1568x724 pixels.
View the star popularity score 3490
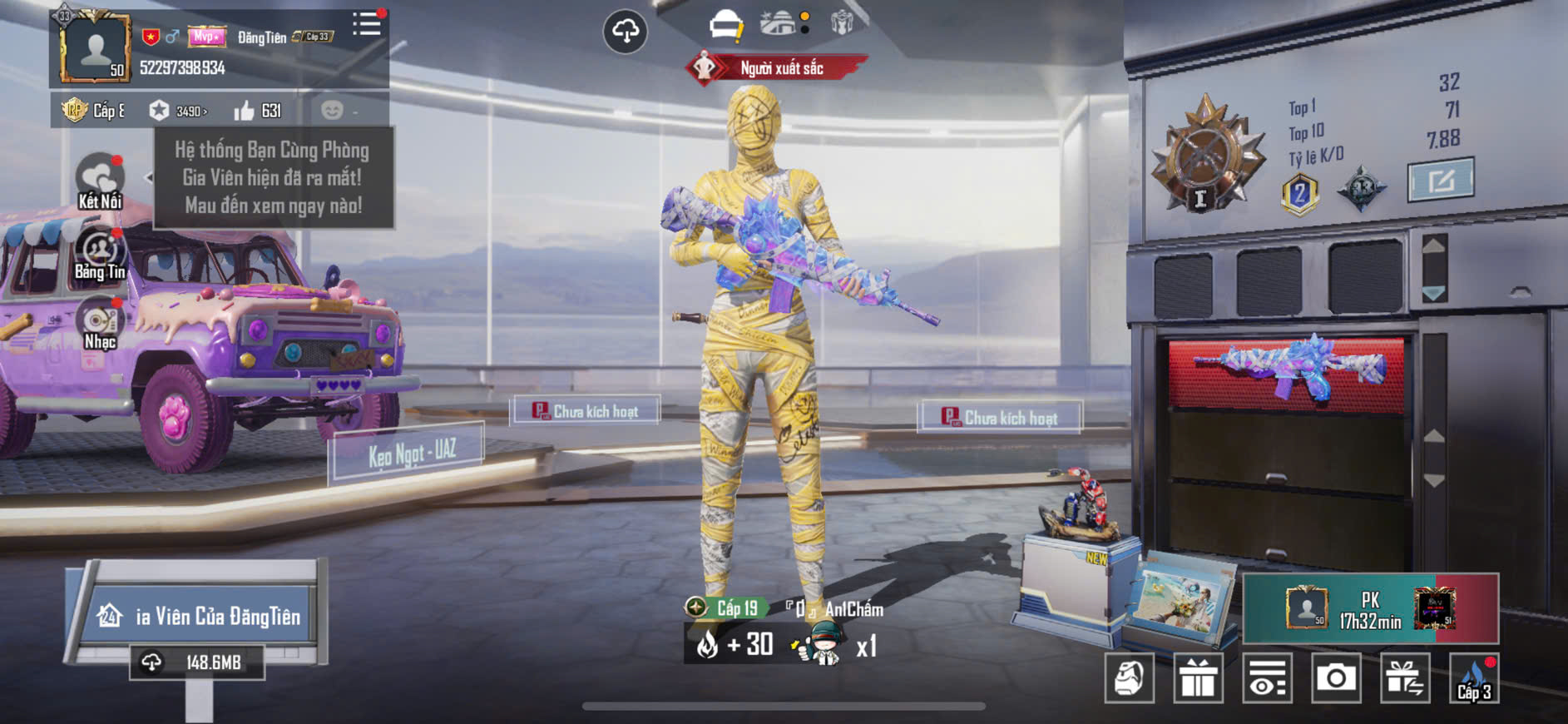178,111
